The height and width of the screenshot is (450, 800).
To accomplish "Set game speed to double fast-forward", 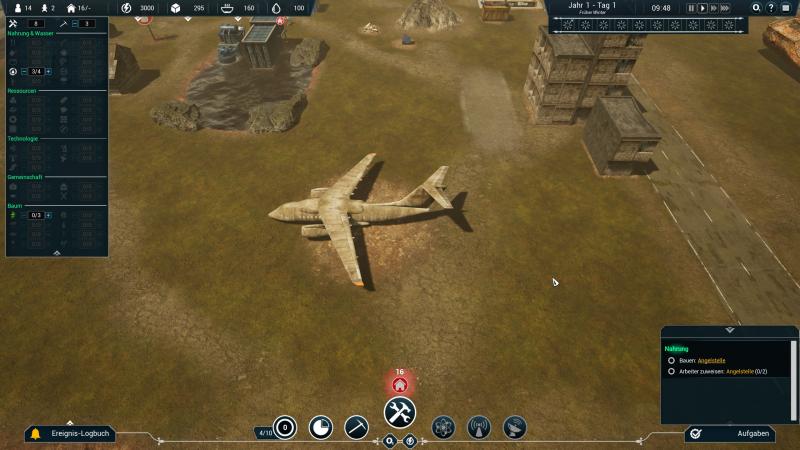I will click(x=715, y=8).
